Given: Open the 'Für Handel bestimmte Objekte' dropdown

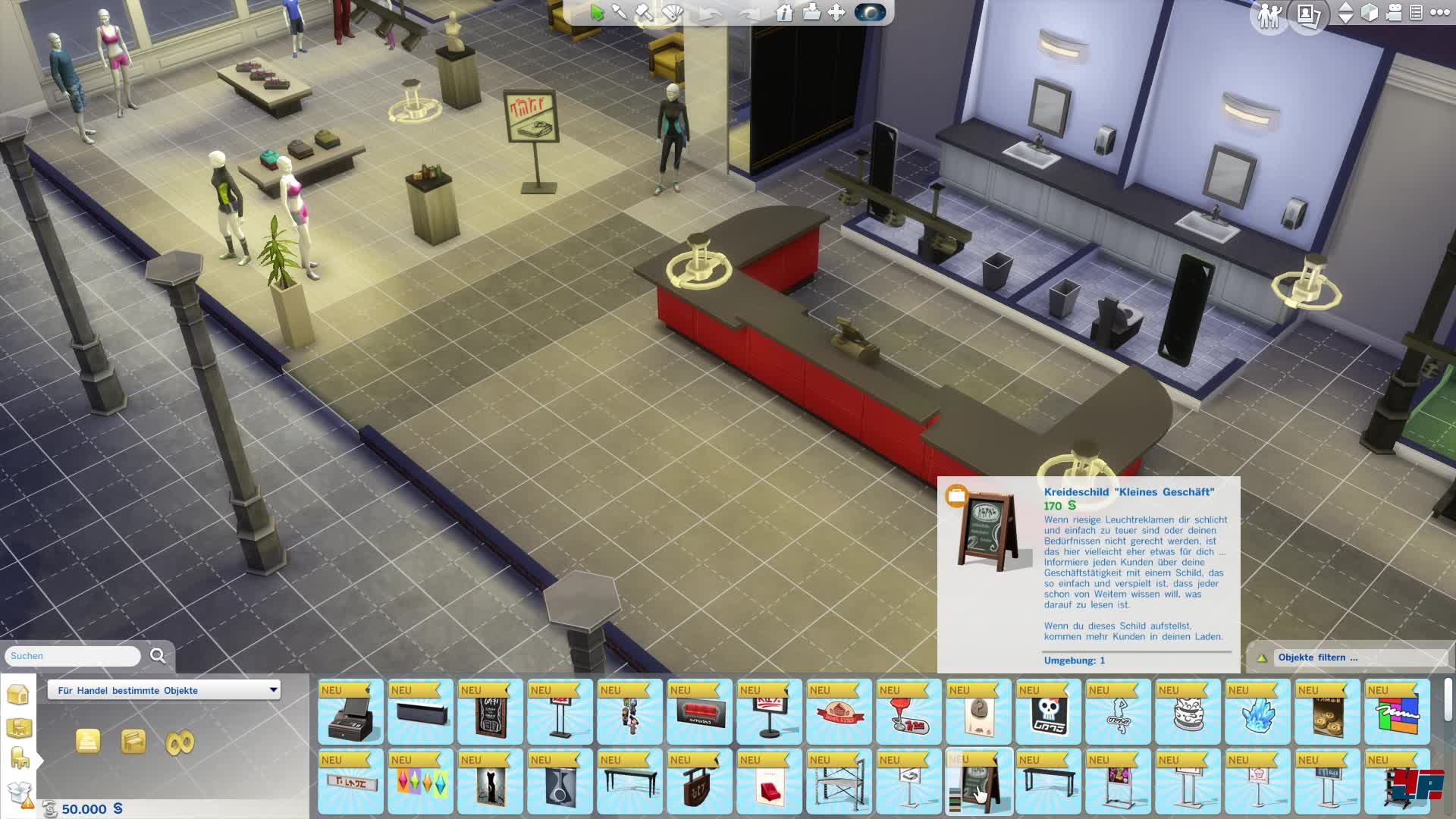Looking at the screenshot, I should (164, 690).
